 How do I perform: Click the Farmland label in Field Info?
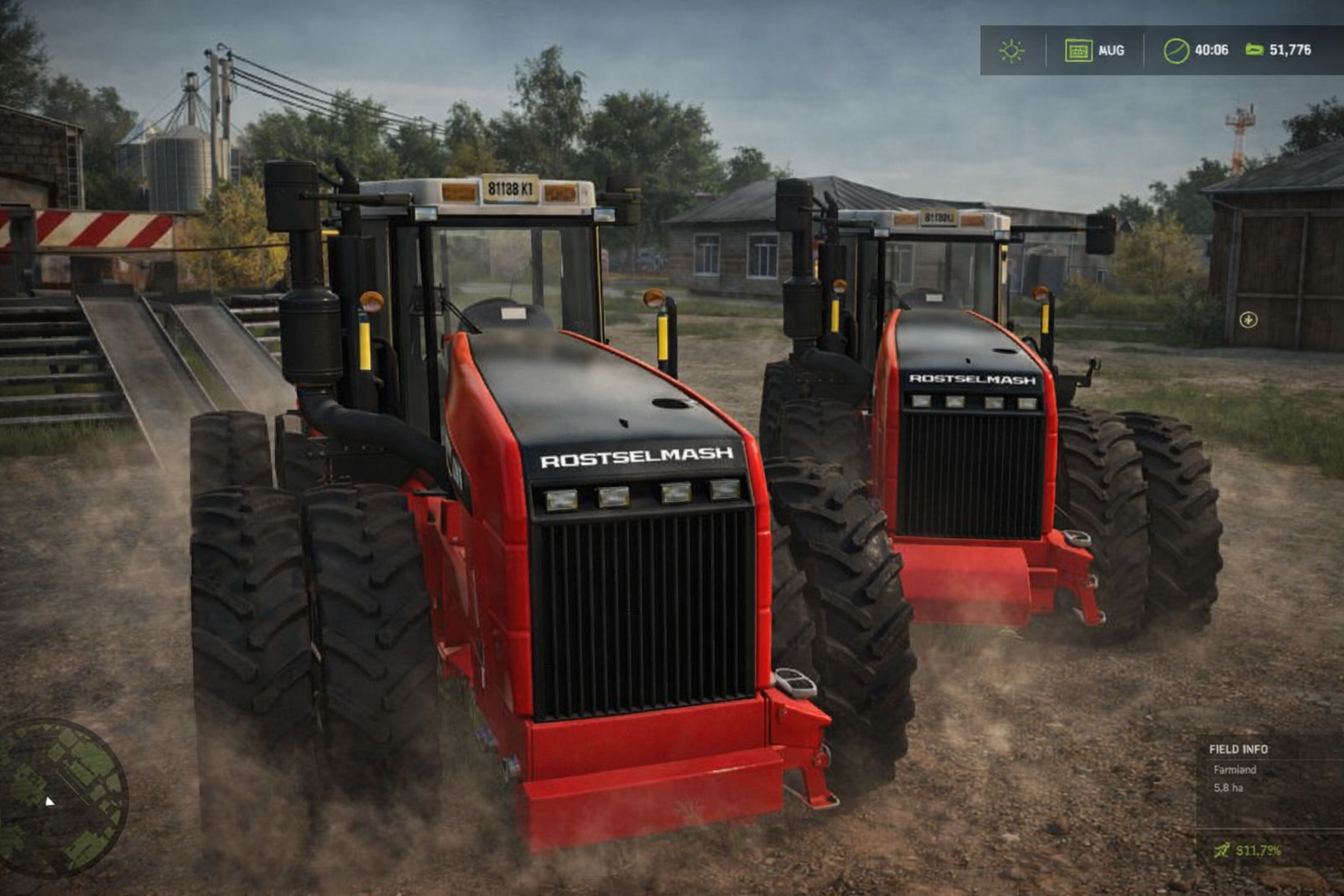point(1234,771)
